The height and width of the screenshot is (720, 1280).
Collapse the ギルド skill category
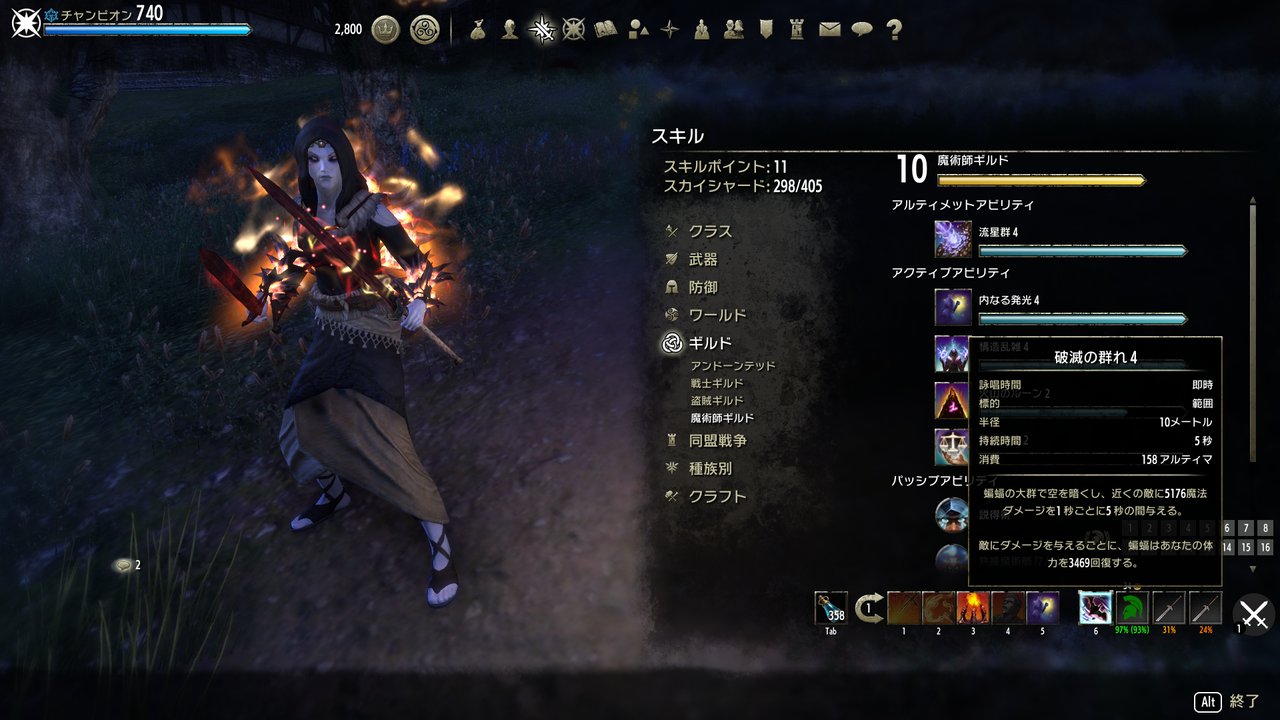point(709,342)
